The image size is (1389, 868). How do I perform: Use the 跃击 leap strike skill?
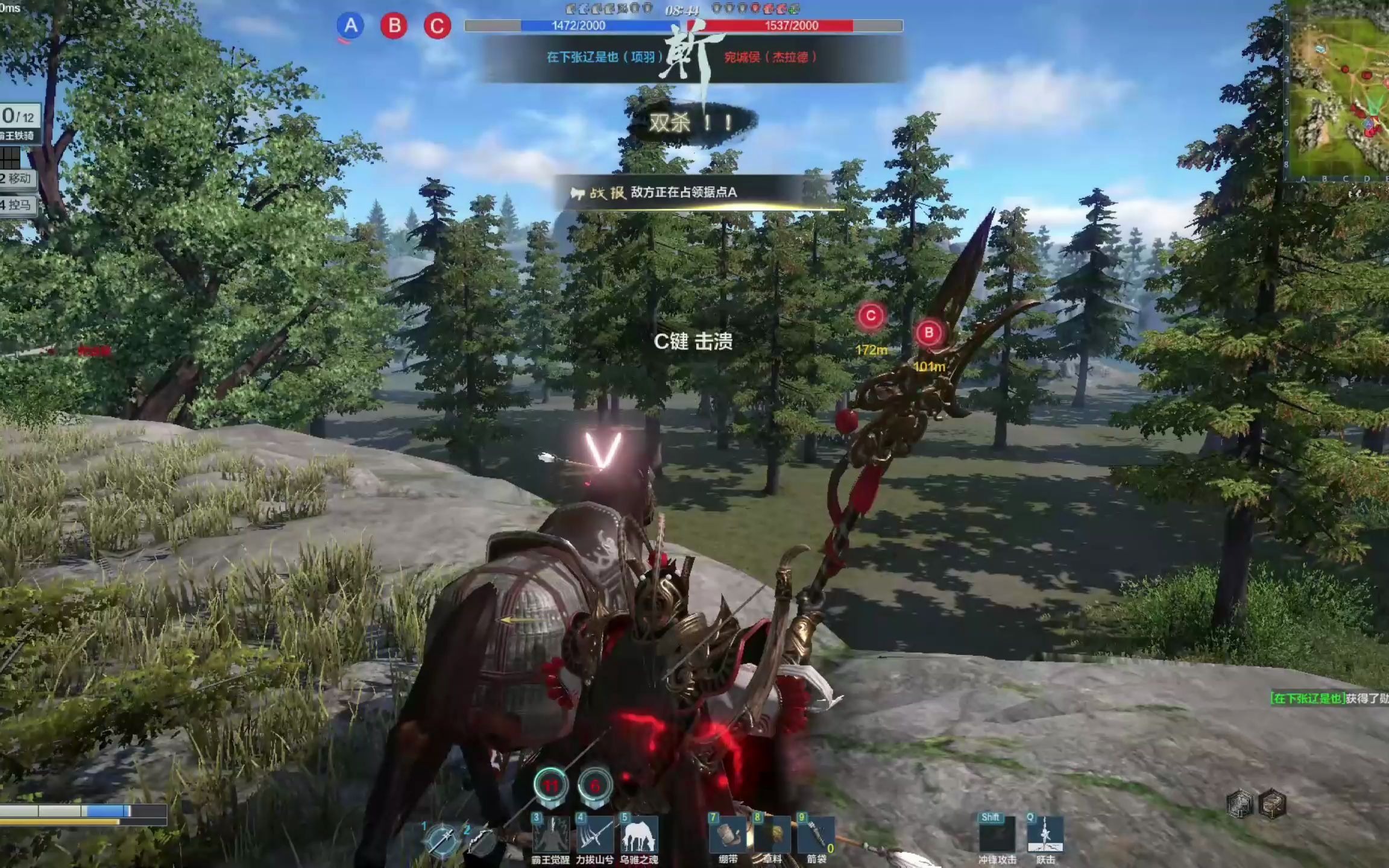(x=1045, y=835)
